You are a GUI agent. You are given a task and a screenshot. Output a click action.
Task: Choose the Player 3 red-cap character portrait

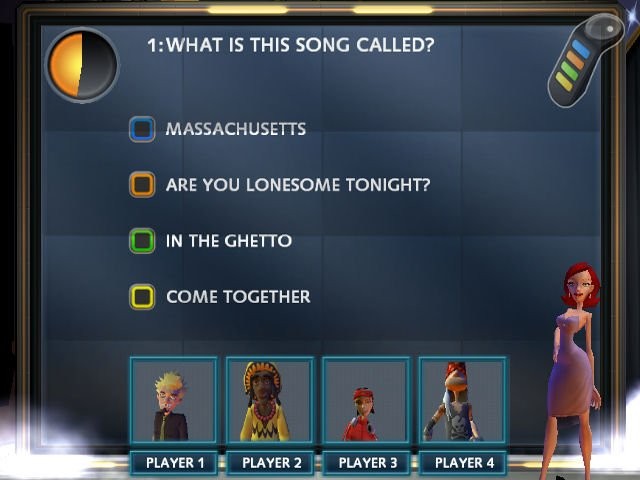pos(366,401)
